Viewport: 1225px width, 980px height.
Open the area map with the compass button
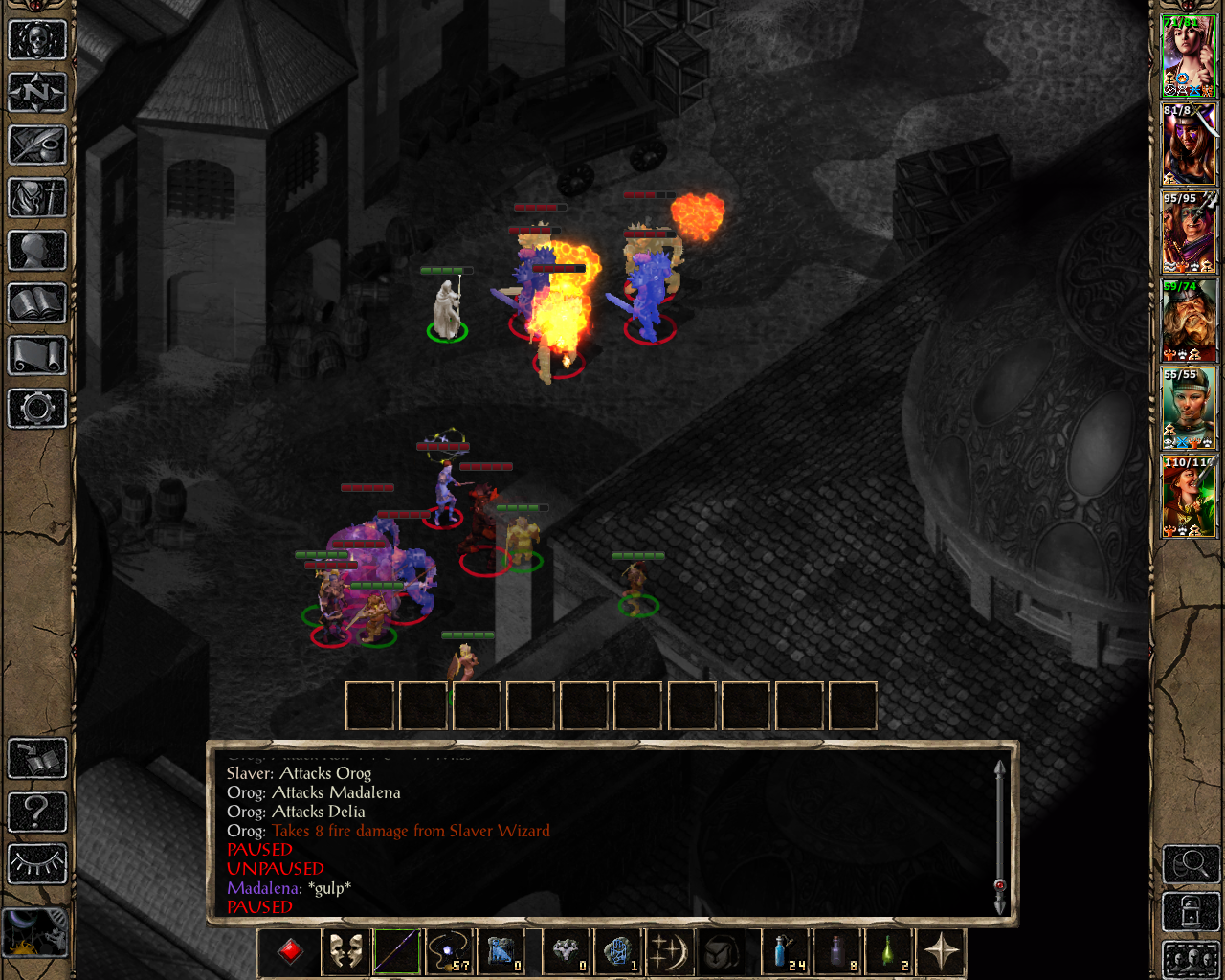(37, 93)
